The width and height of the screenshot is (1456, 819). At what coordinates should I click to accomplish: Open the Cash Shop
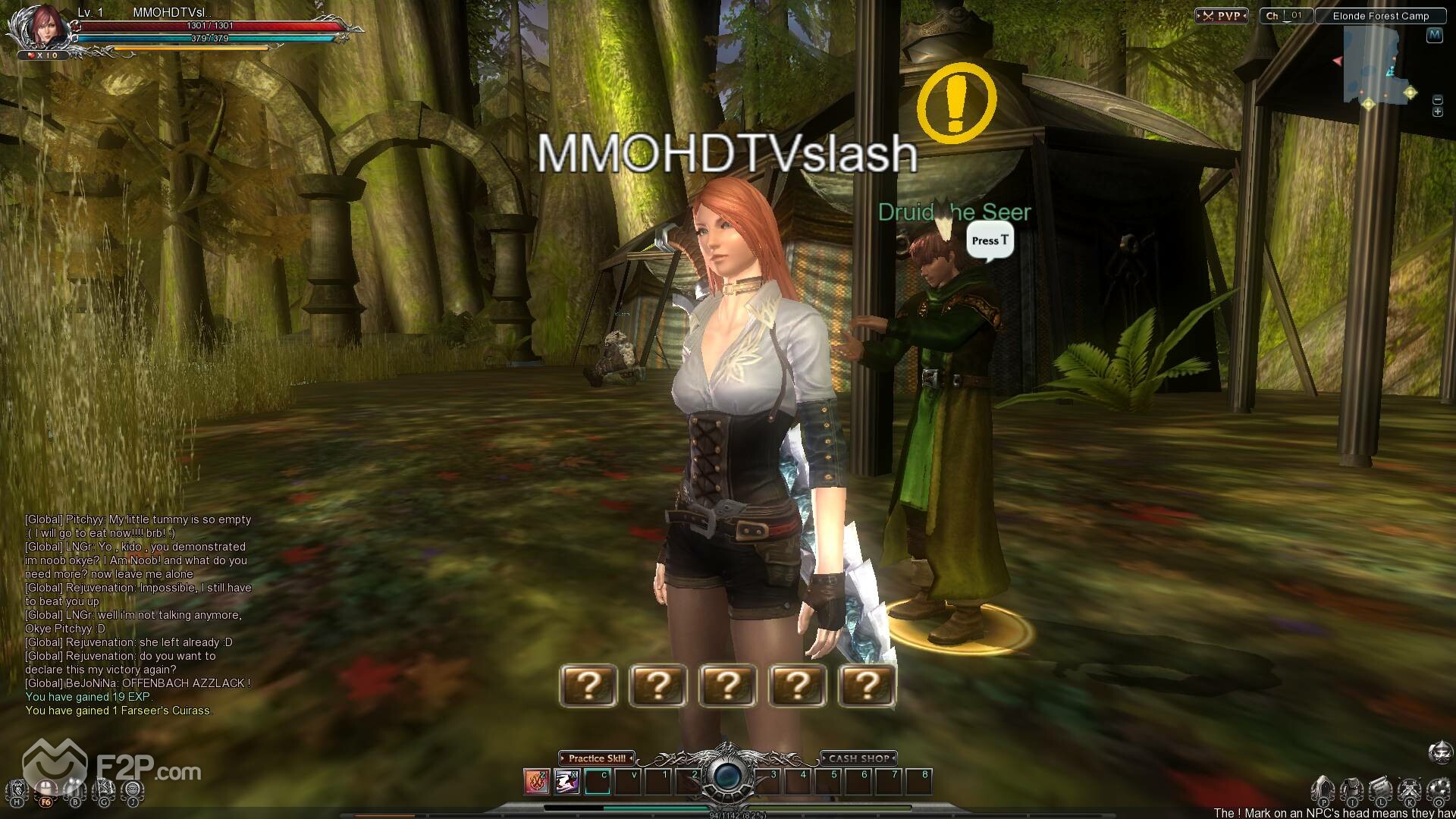858,758
